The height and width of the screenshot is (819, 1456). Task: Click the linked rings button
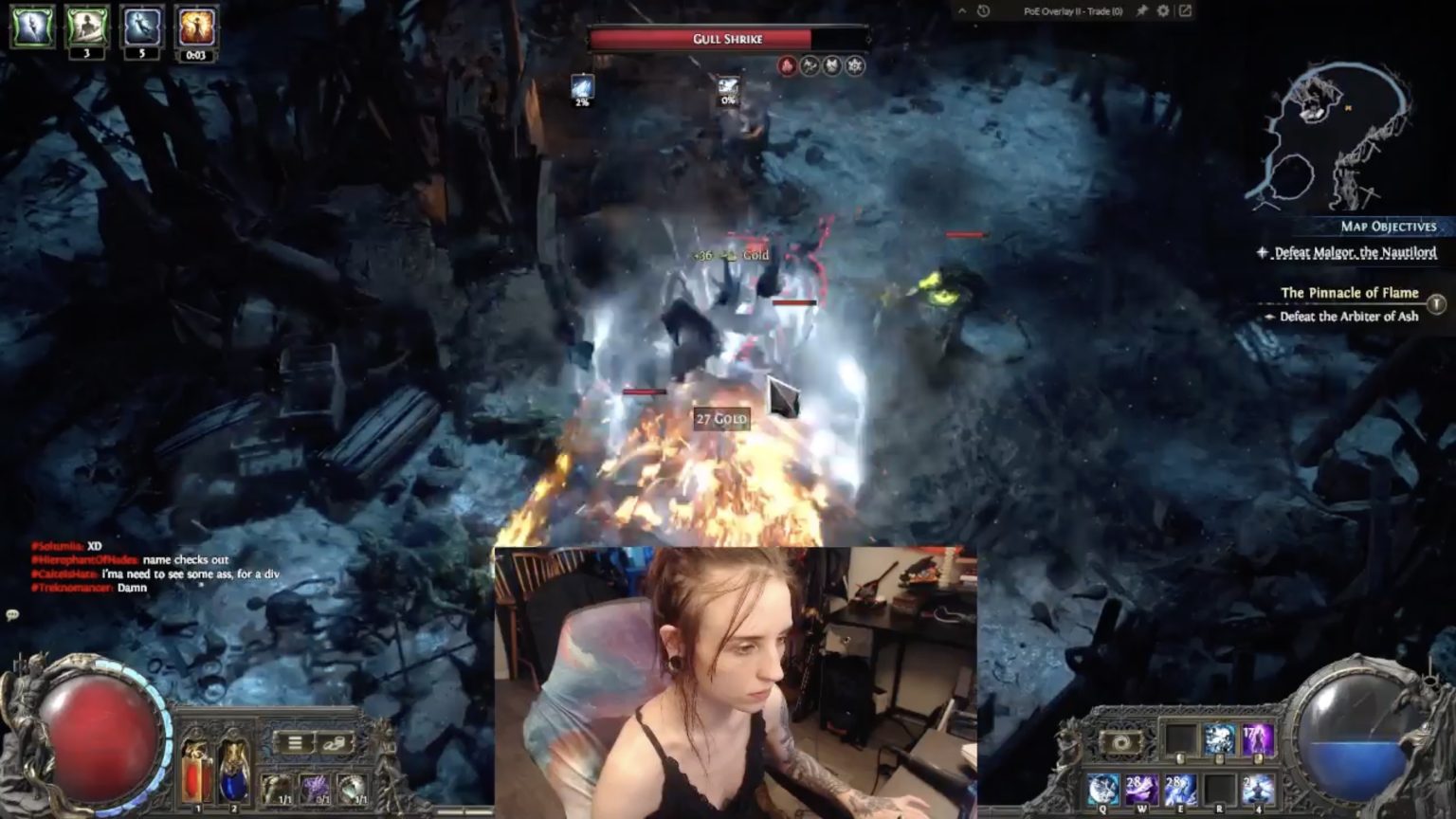[x=335, y=742]
